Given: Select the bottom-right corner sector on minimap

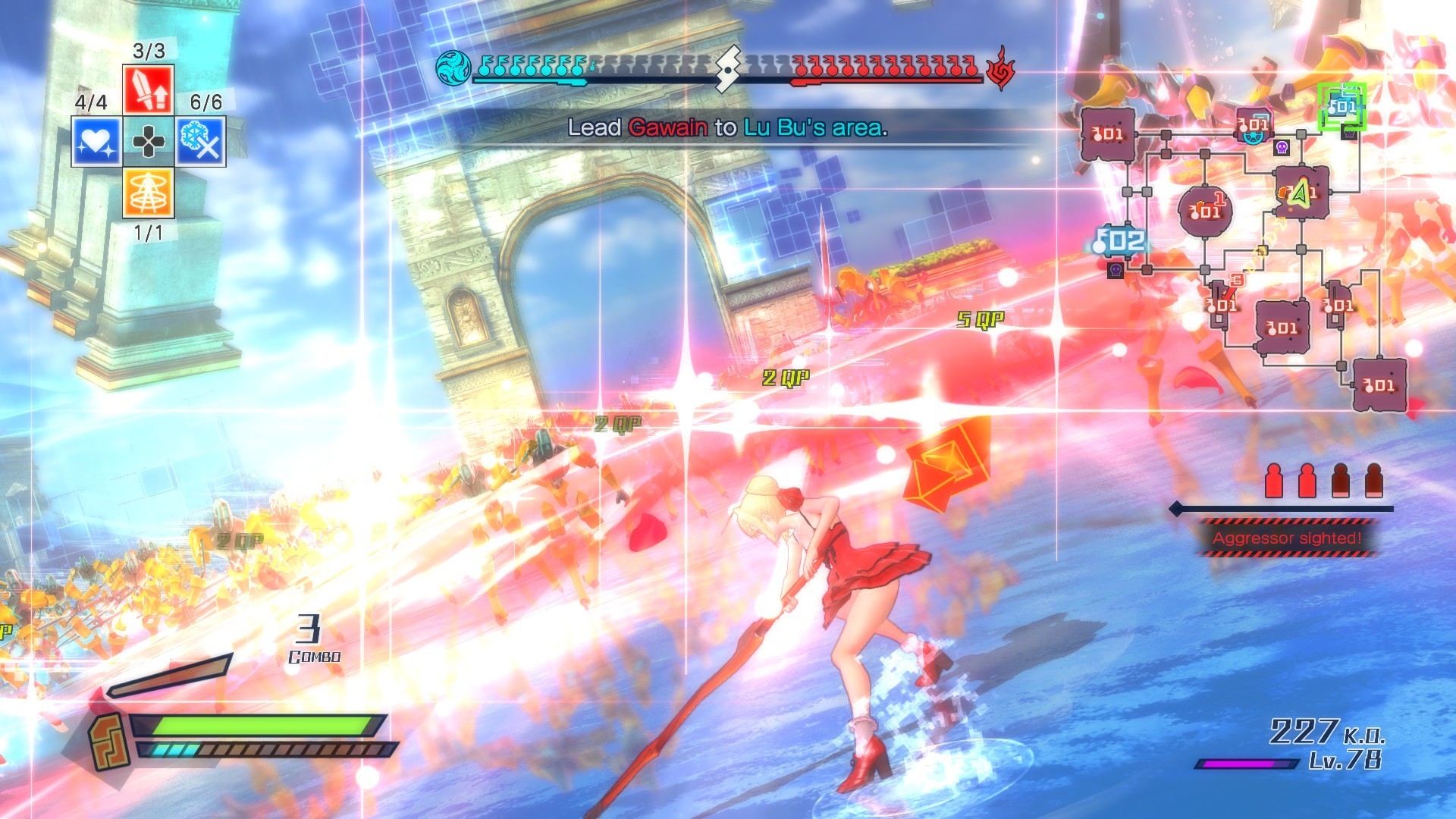Looking at the screenshot, I should pos(1379,385).
